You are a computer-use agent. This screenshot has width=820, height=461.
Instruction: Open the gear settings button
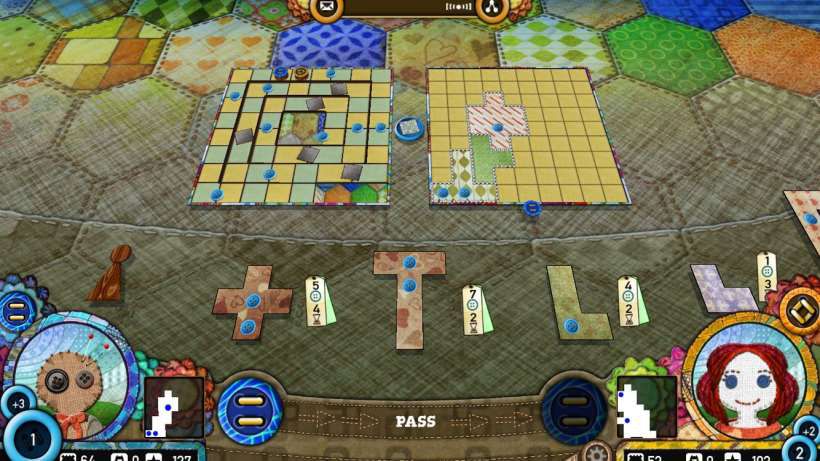(597, 451)
